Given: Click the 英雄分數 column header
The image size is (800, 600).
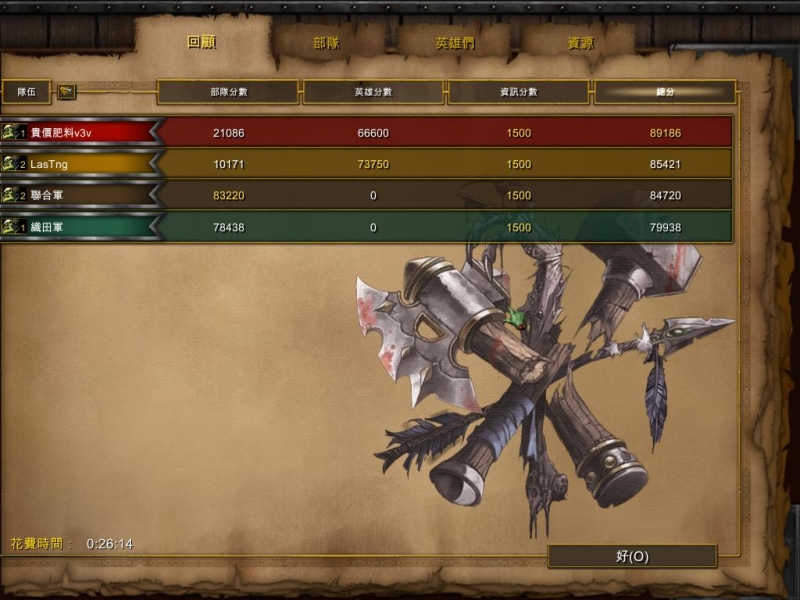Looking at the screenshot, I should point(373,92).
